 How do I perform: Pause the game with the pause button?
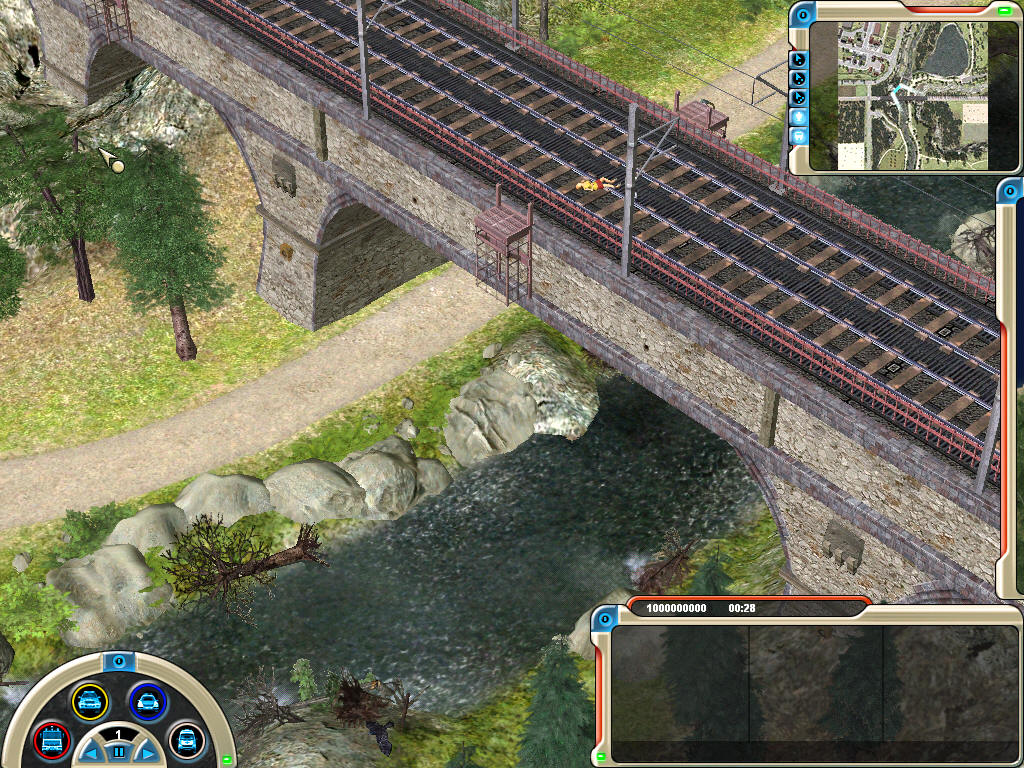coord(118,752)
